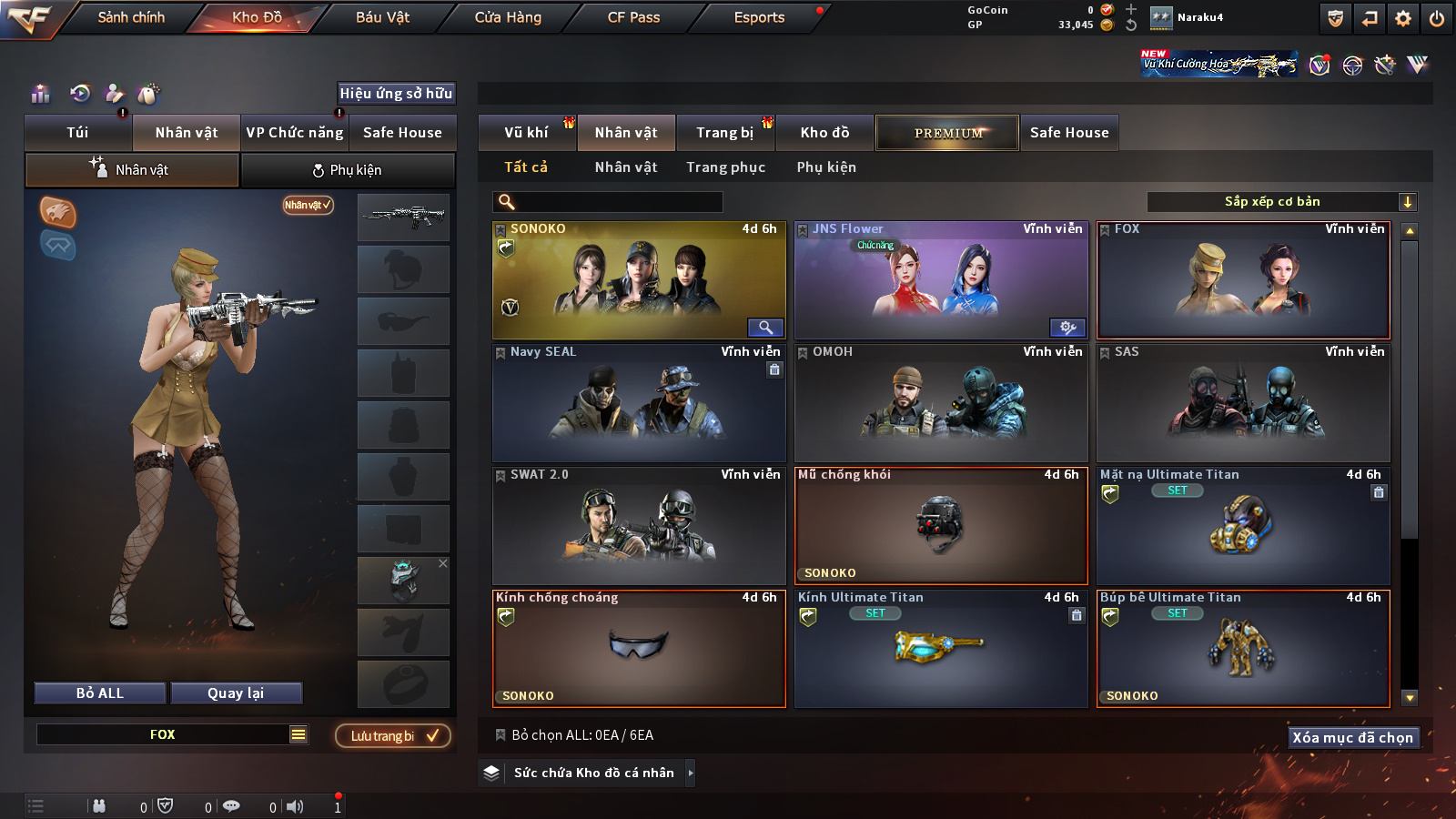This screenshot has height=819, width=1456.
Task: Click the Bỏ ALL button
Action: (x=100, y=693)
